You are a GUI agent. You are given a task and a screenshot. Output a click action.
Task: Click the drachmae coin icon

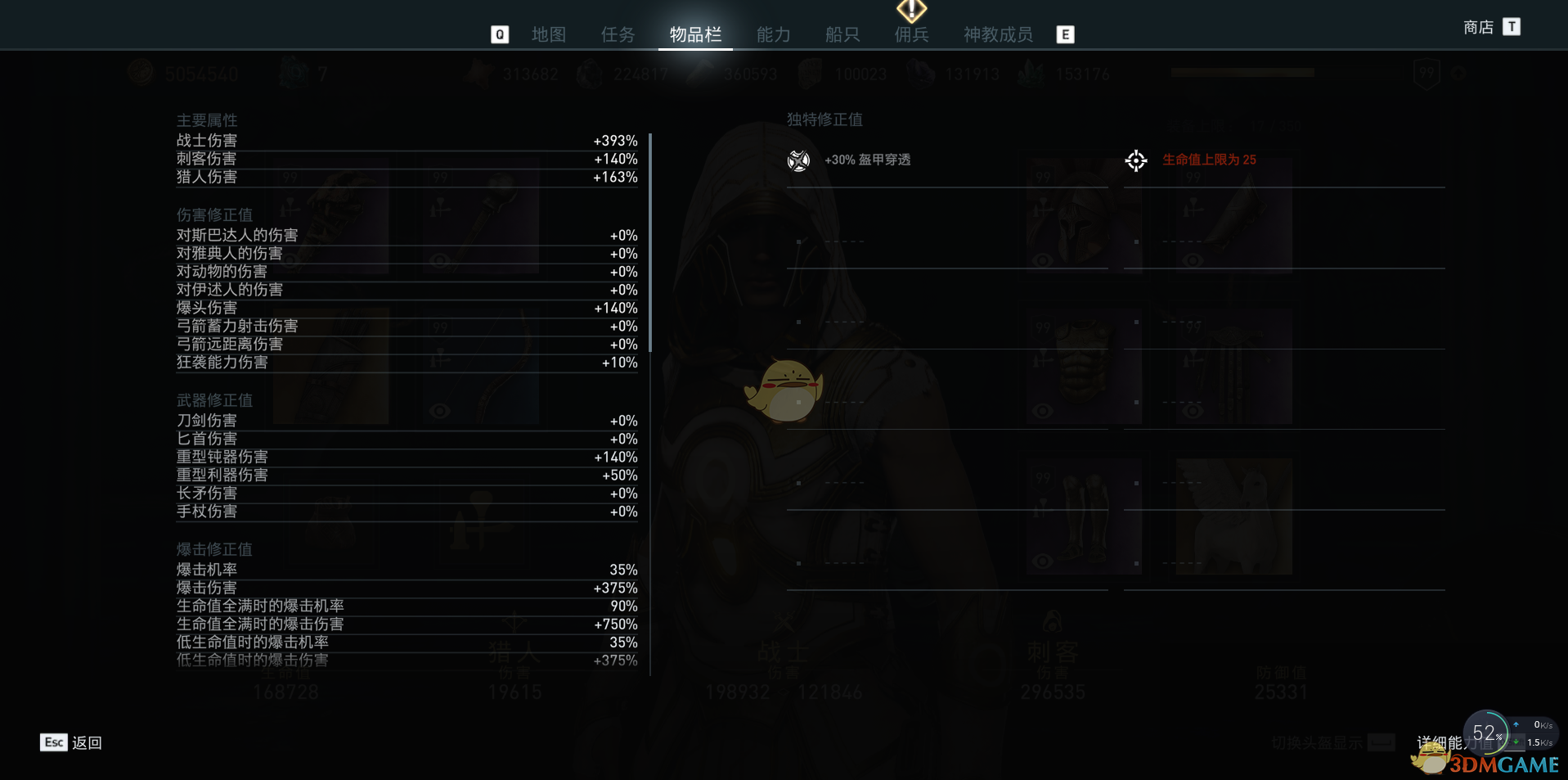click(139, 73)
